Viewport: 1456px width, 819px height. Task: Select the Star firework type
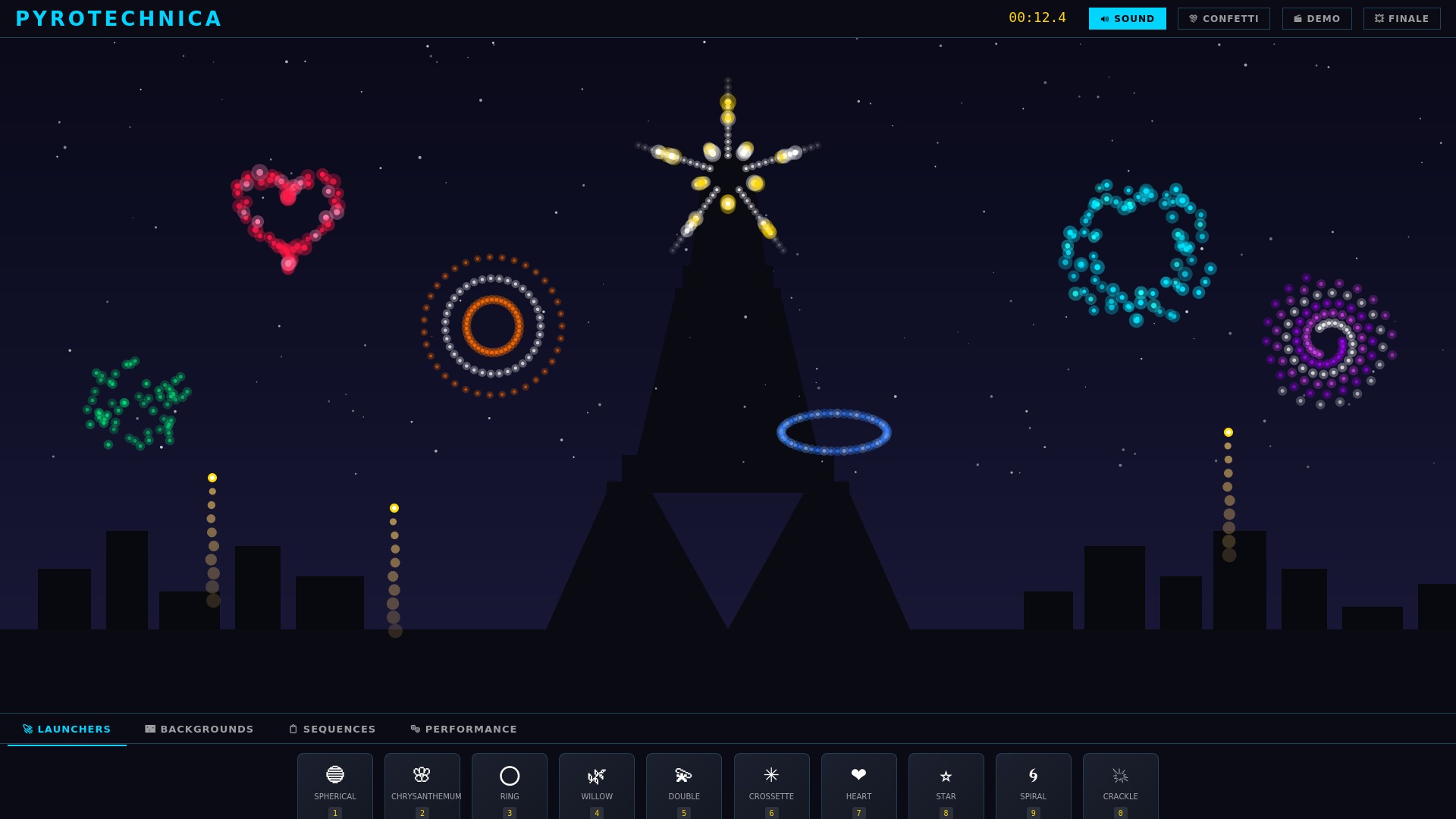click(x=946, y=785)
